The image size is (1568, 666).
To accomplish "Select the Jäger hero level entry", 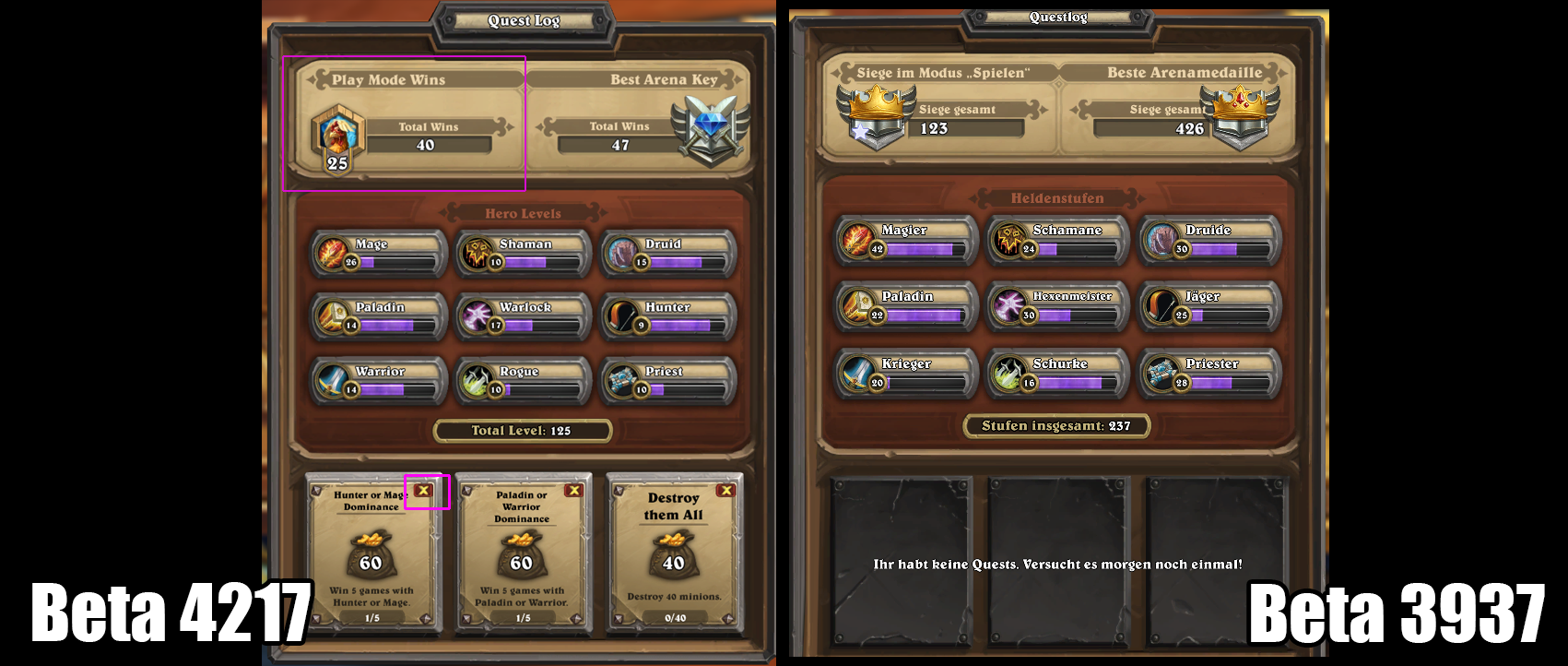I will [x=1210, y=306].
